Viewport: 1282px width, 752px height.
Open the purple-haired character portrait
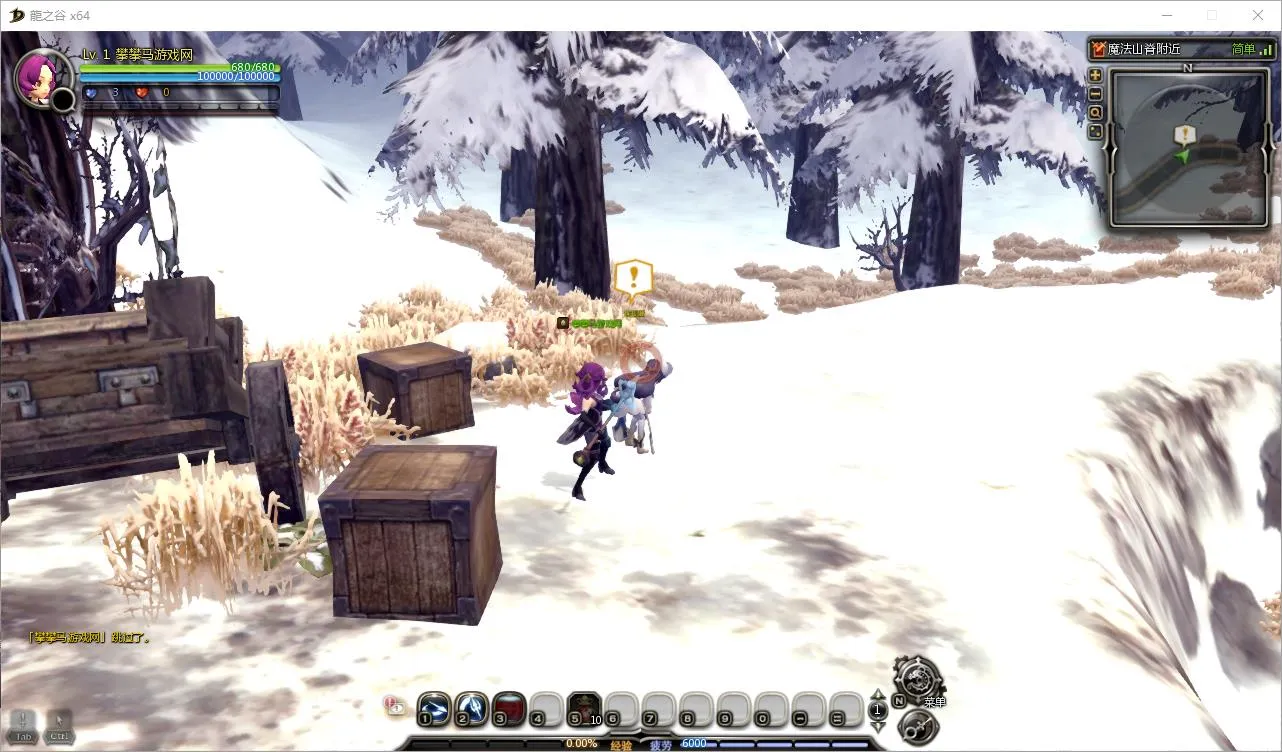coord(41,78)
